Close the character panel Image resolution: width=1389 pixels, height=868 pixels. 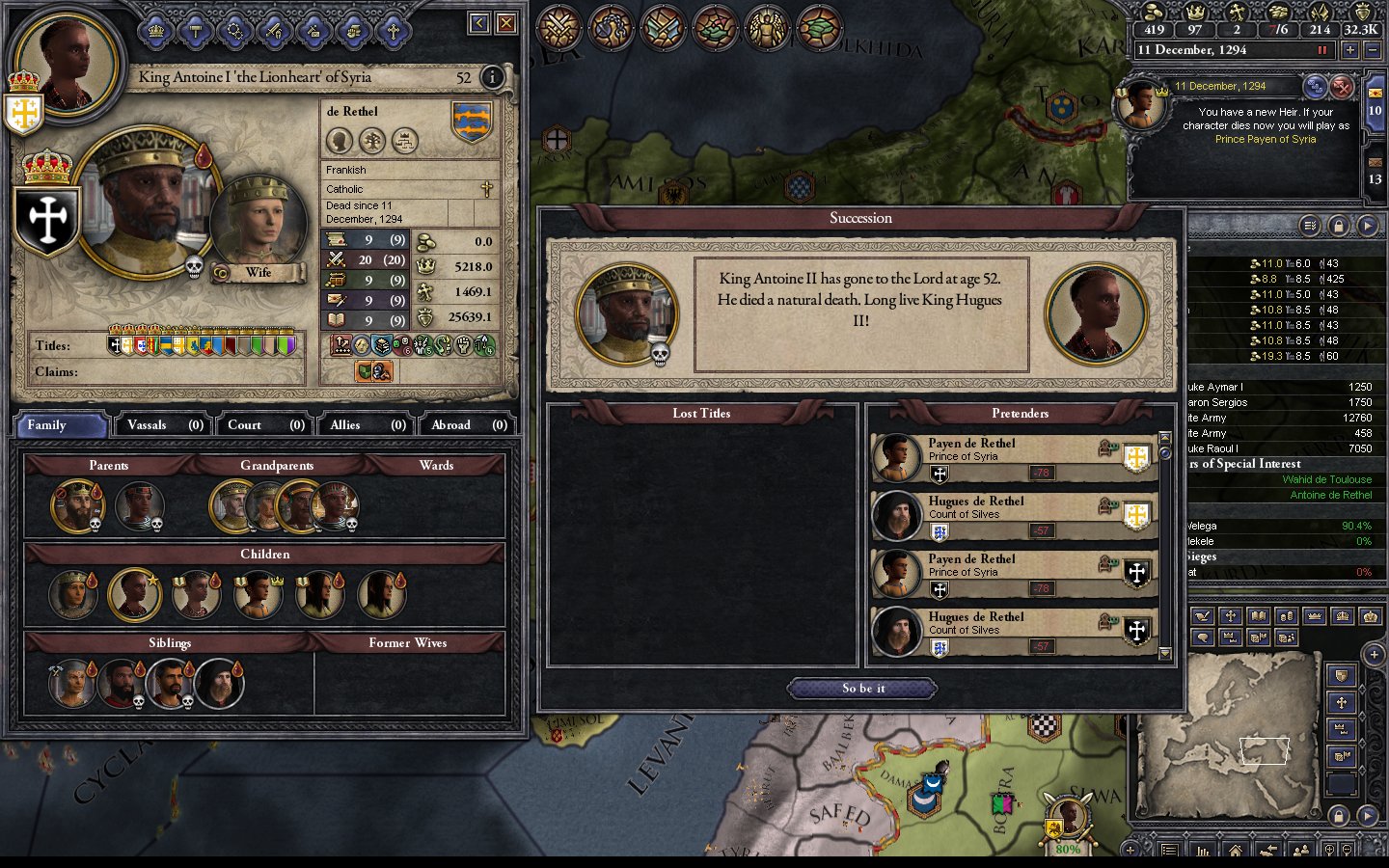505,22
